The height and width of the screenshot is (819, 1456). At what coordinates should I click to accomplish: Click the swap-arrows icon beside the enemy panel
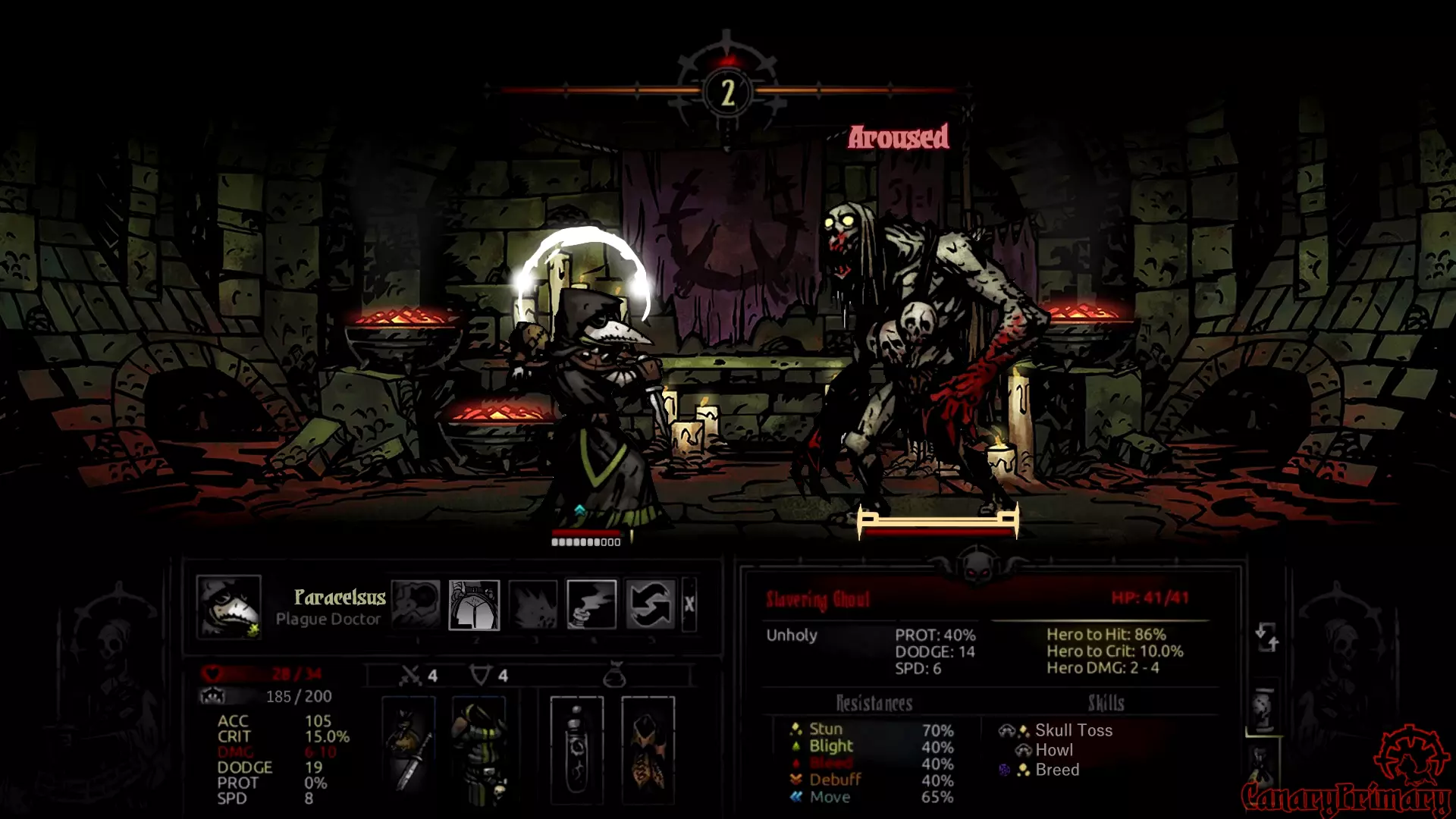(1266, 637)
